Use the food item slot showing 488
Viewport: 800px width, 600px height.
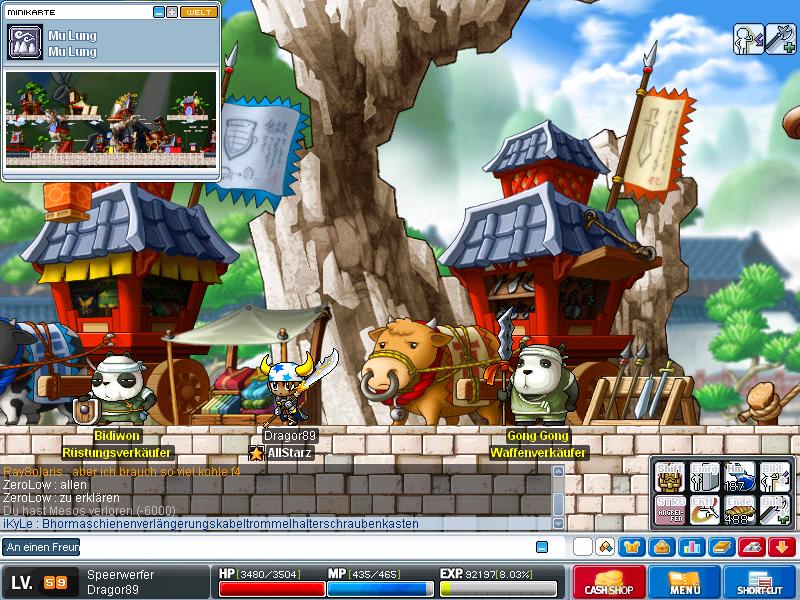(739, 509)
